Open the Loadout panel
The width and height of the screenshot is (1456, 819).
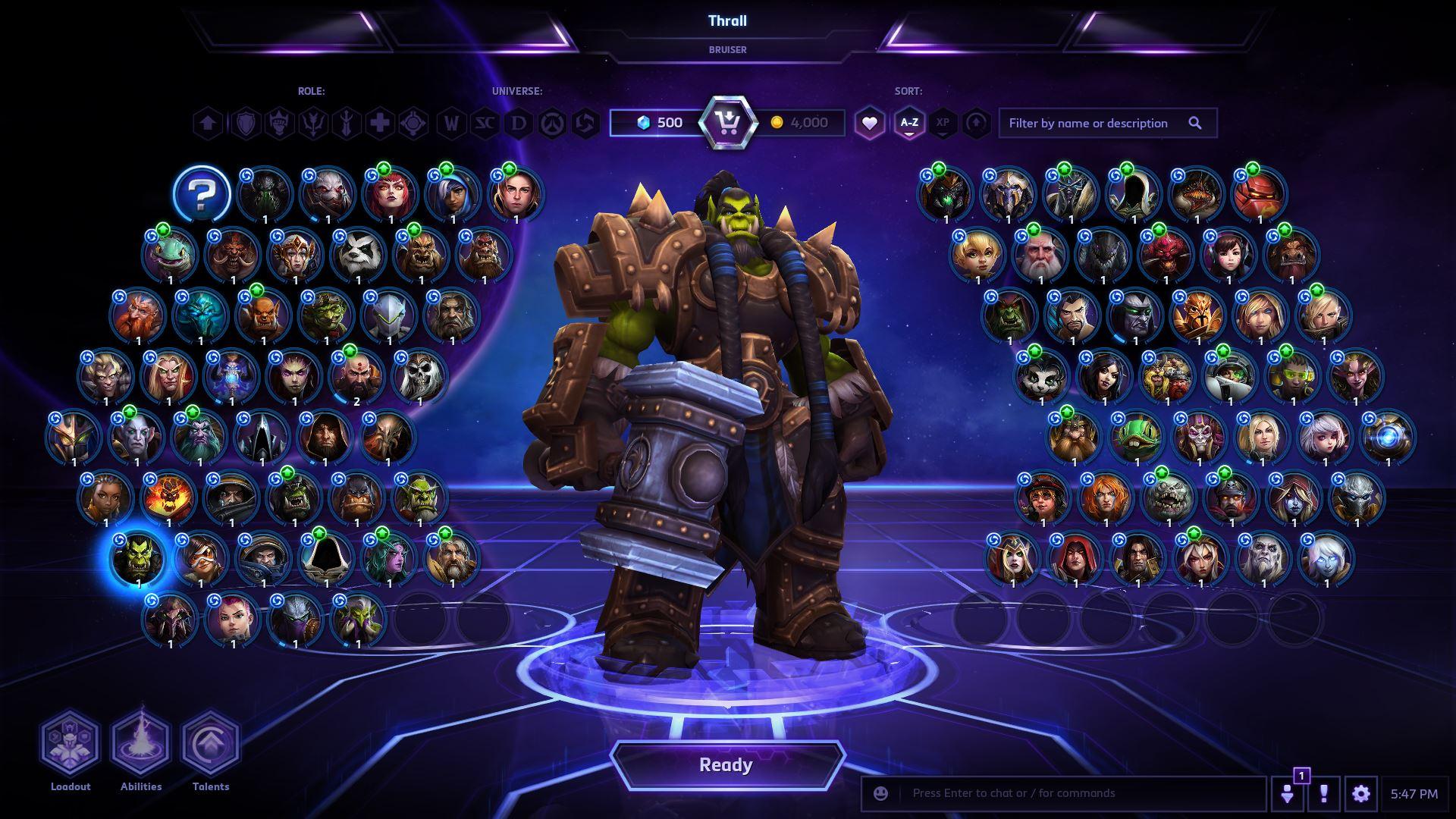point(70,743)
